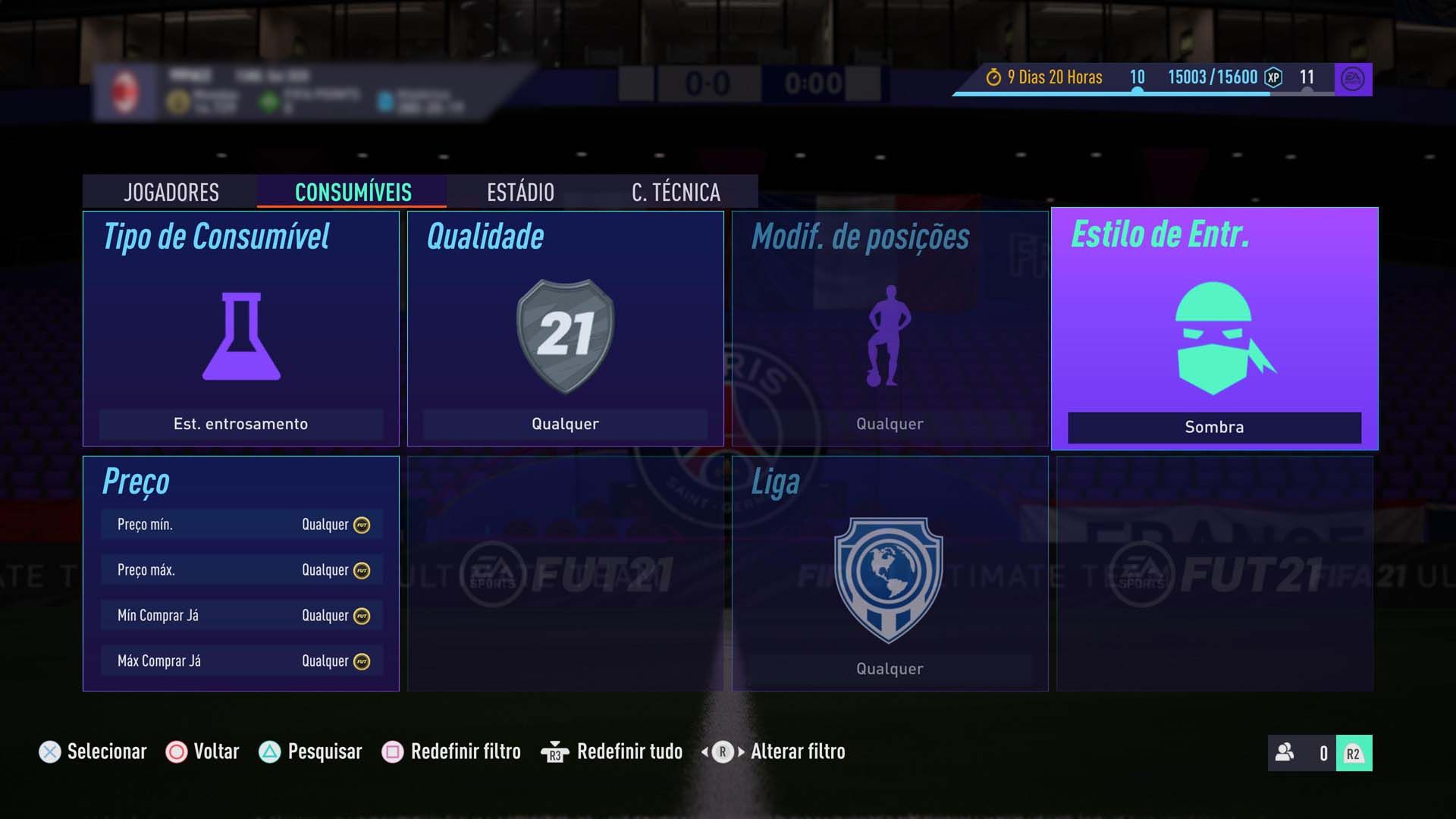Viewport: 1456px width, 819px height.
Task: Click the timer icon beside 9 Dias 20 Horas
Action: point(993,77)
